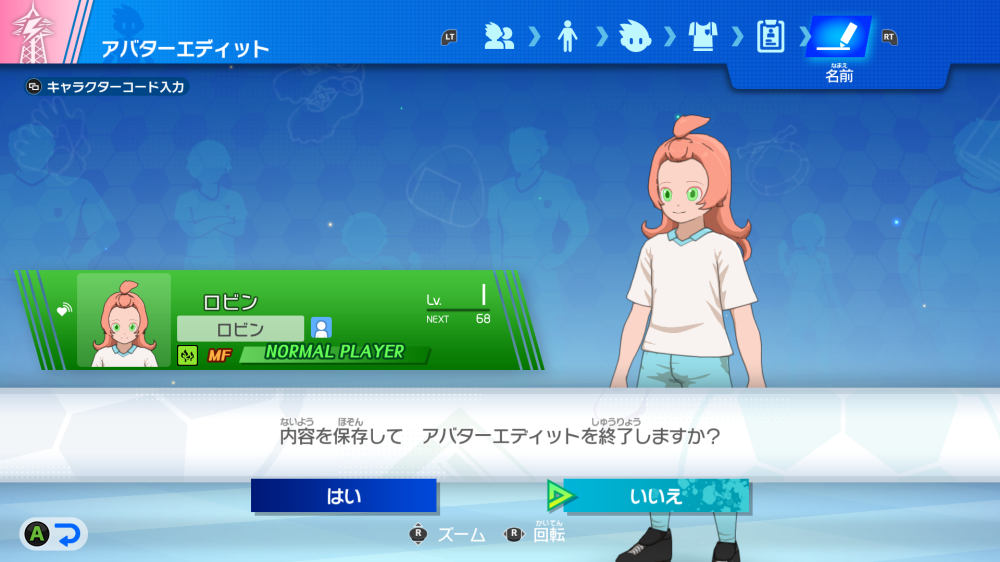Switch to the two-person silhouette tab

point(498,38)
